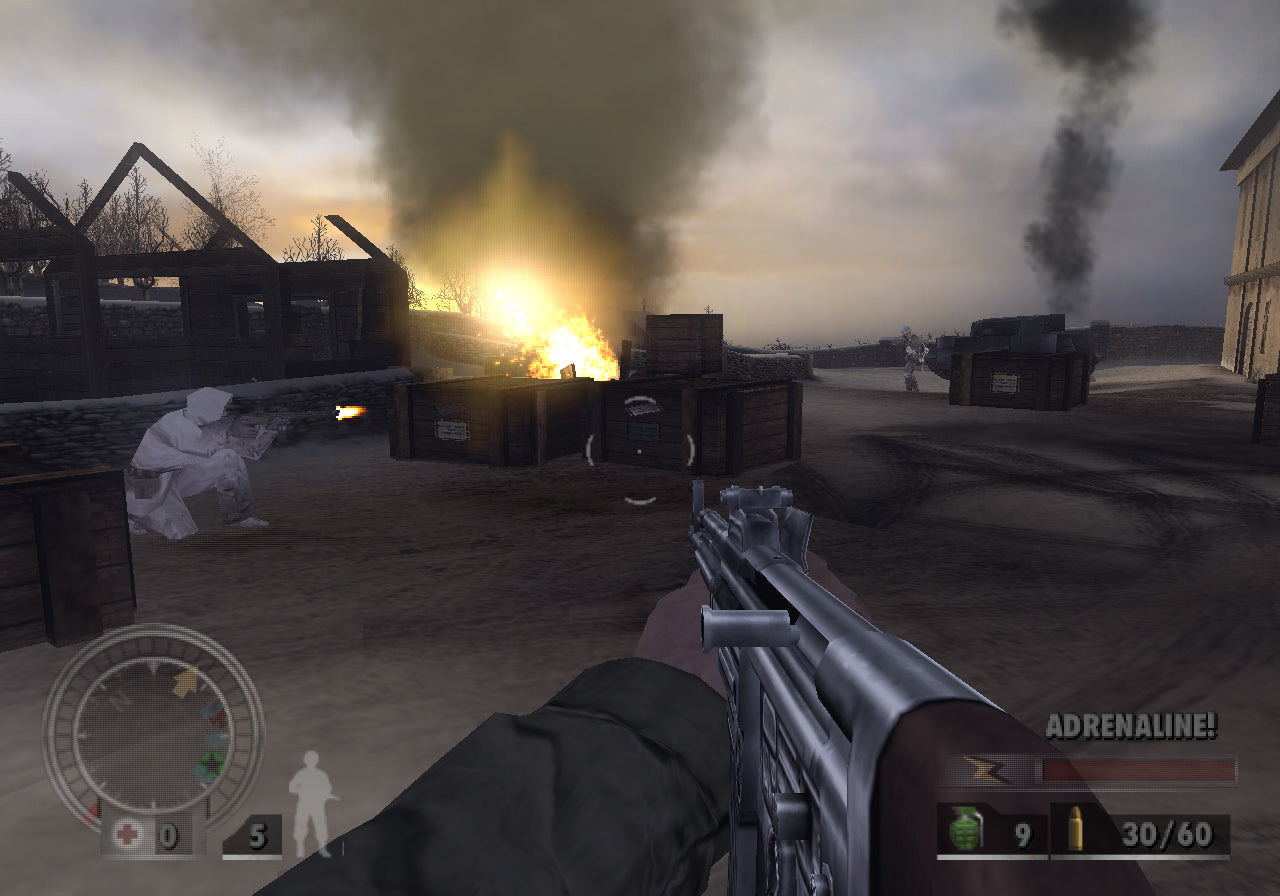The image size is (1280, 896).
Task: Click the bullet ammo icon
Action: (1076, 830)
